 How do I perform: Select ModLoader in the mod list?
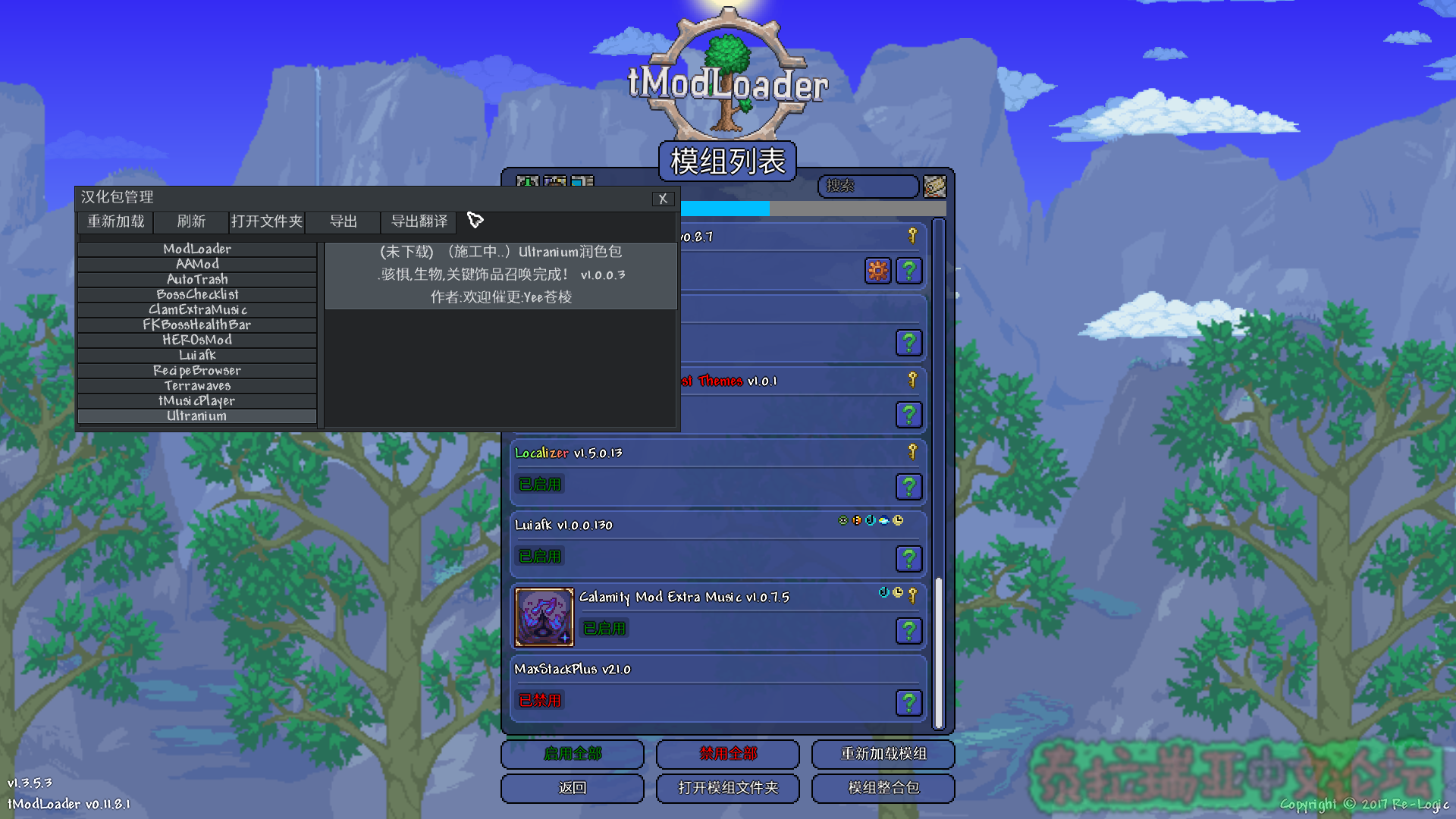coord(197,249)
